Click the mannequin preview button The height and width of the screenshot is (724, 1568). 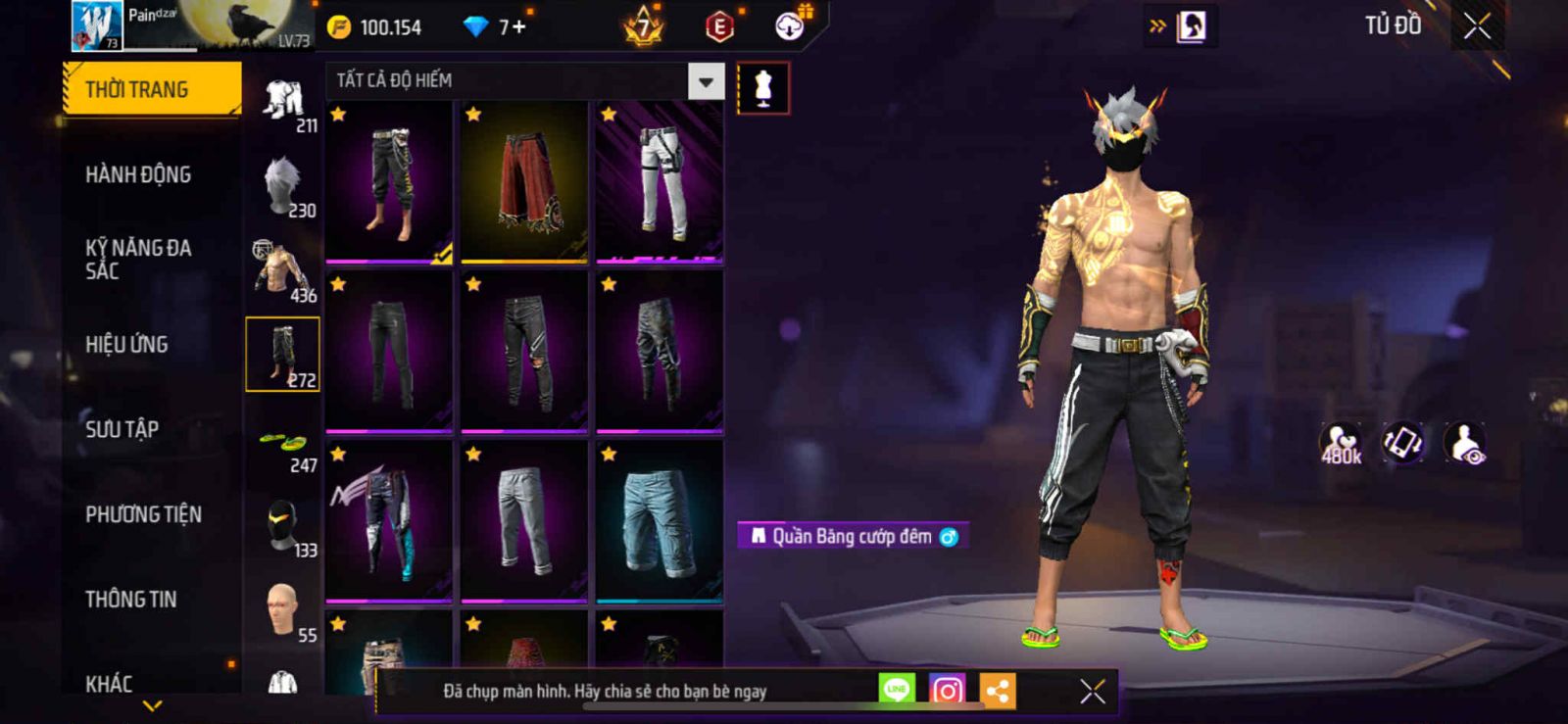click(762, 88)
